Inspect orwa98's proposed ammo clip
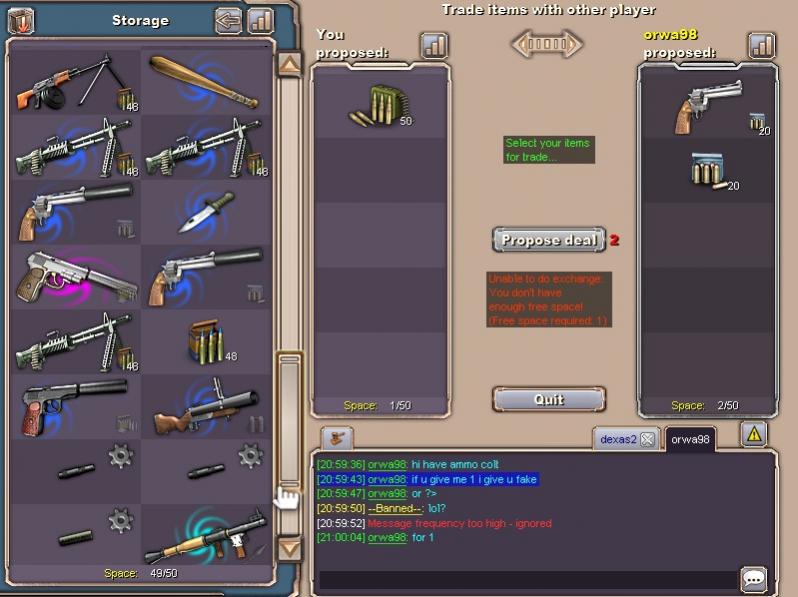 (708, 171)
